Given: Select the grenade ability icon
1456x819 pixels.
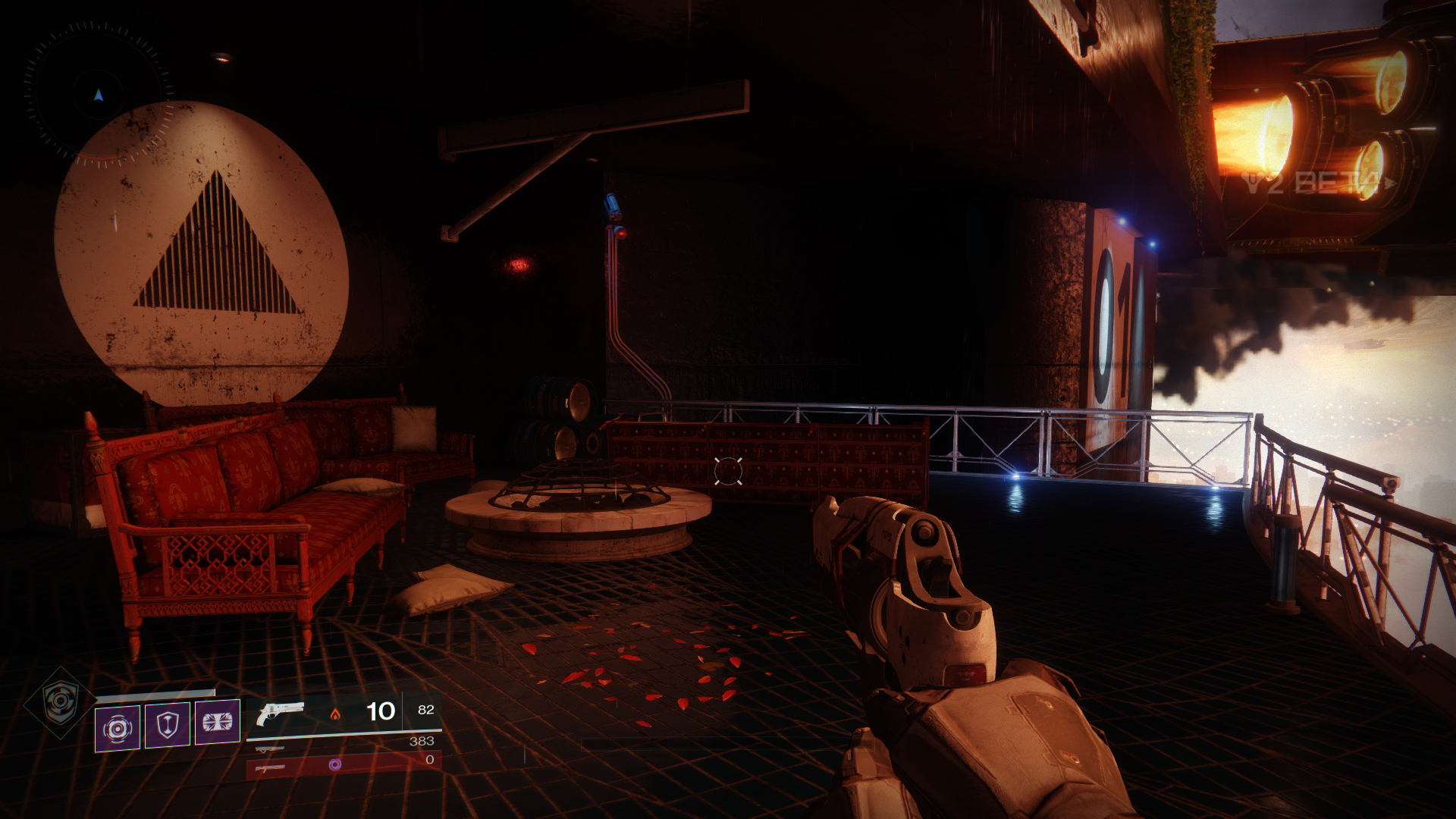Looking at the screenshot, I should (x=117, y=728).
